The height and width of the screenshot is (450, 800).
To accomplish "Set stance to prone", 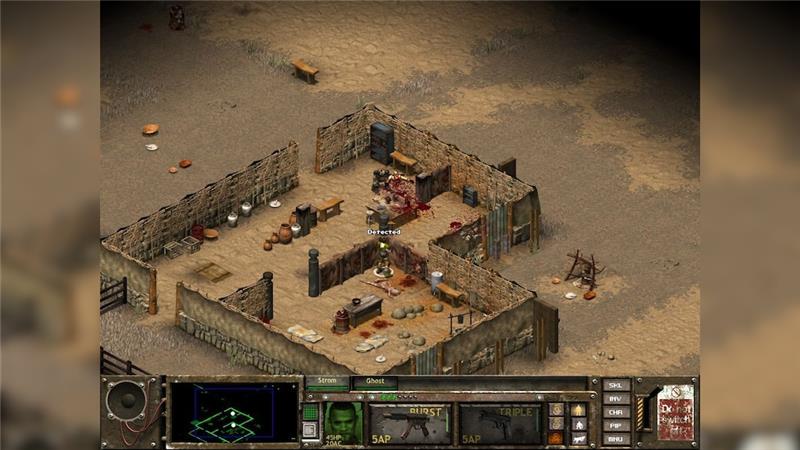I will tap(579, 437).
